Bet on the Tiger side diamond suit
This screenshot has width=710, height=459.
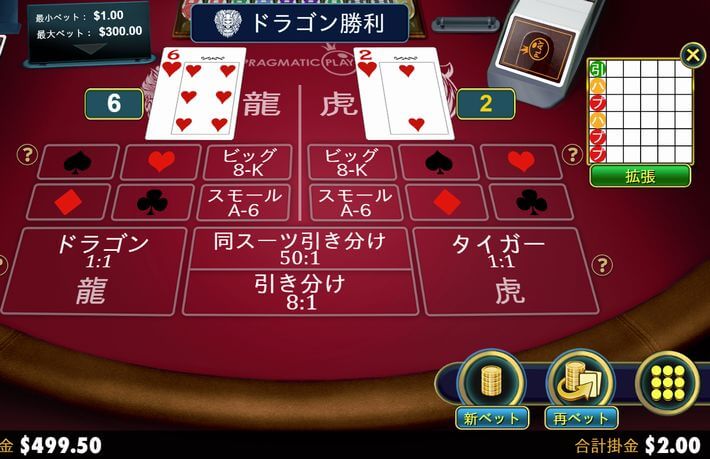click(446, 202)
